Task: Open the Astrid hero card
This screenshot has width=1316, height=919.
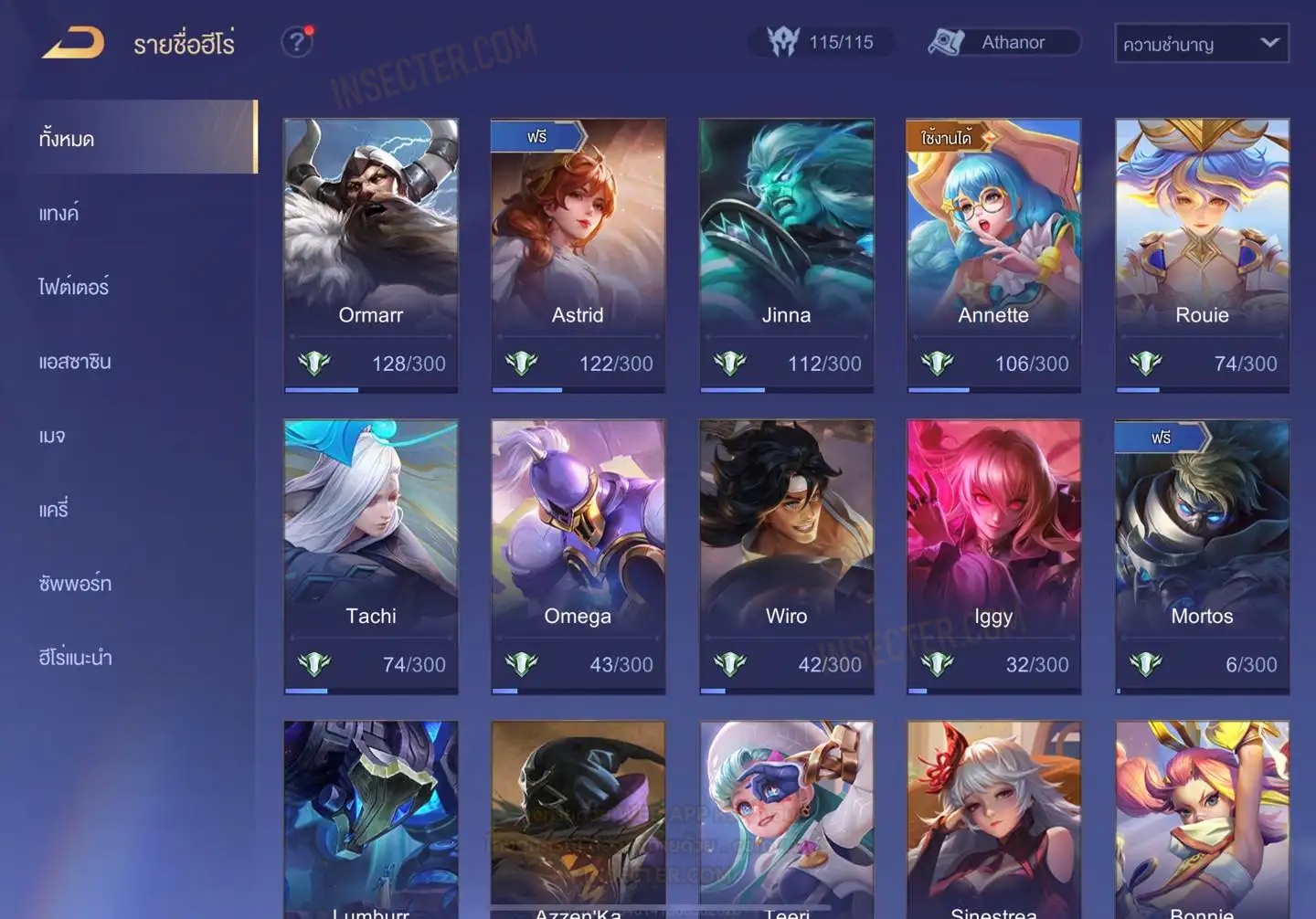Action: coord(578,256)
